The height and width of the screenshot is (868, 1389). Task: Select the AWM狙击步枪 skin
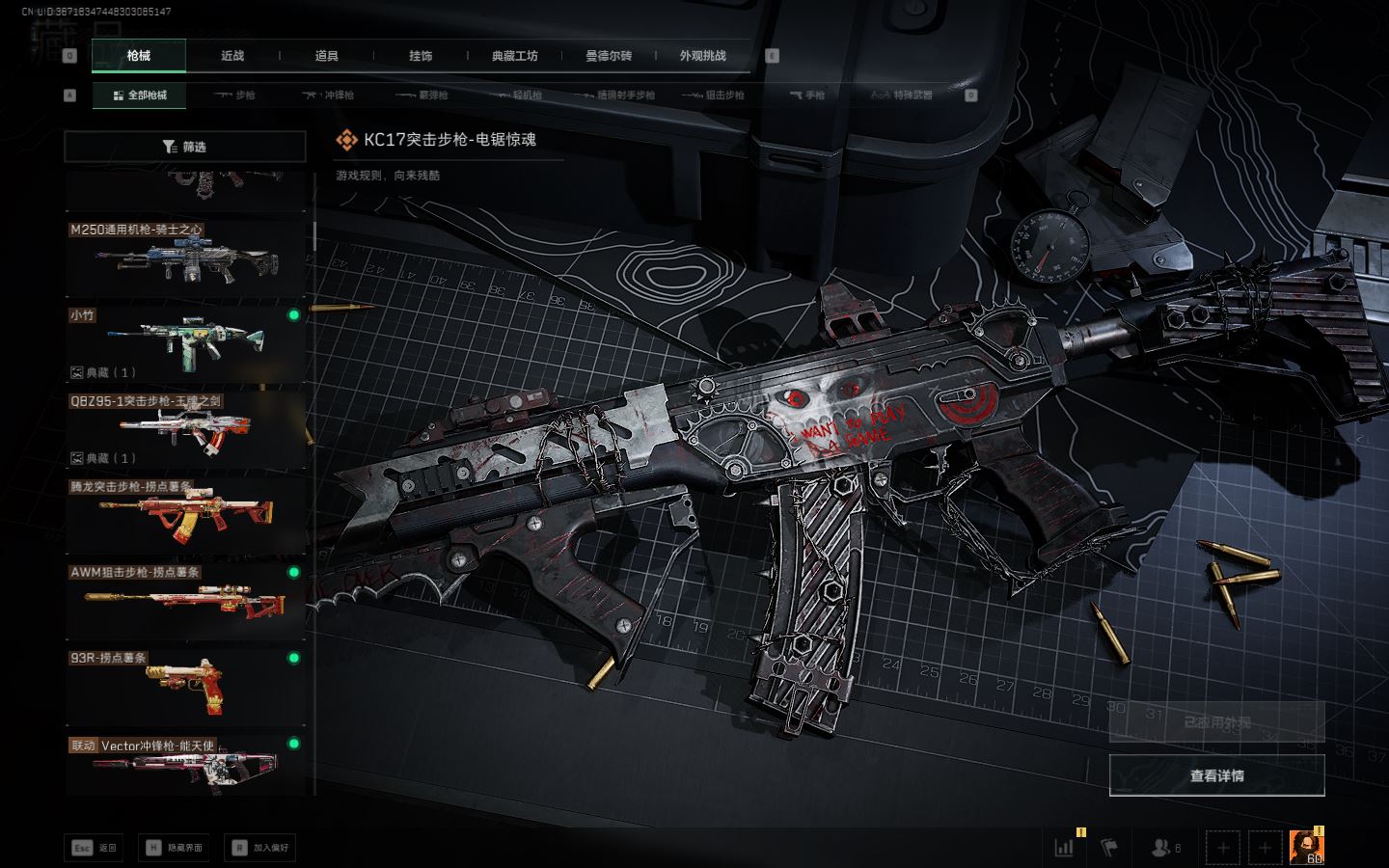(x=185, y=601)
